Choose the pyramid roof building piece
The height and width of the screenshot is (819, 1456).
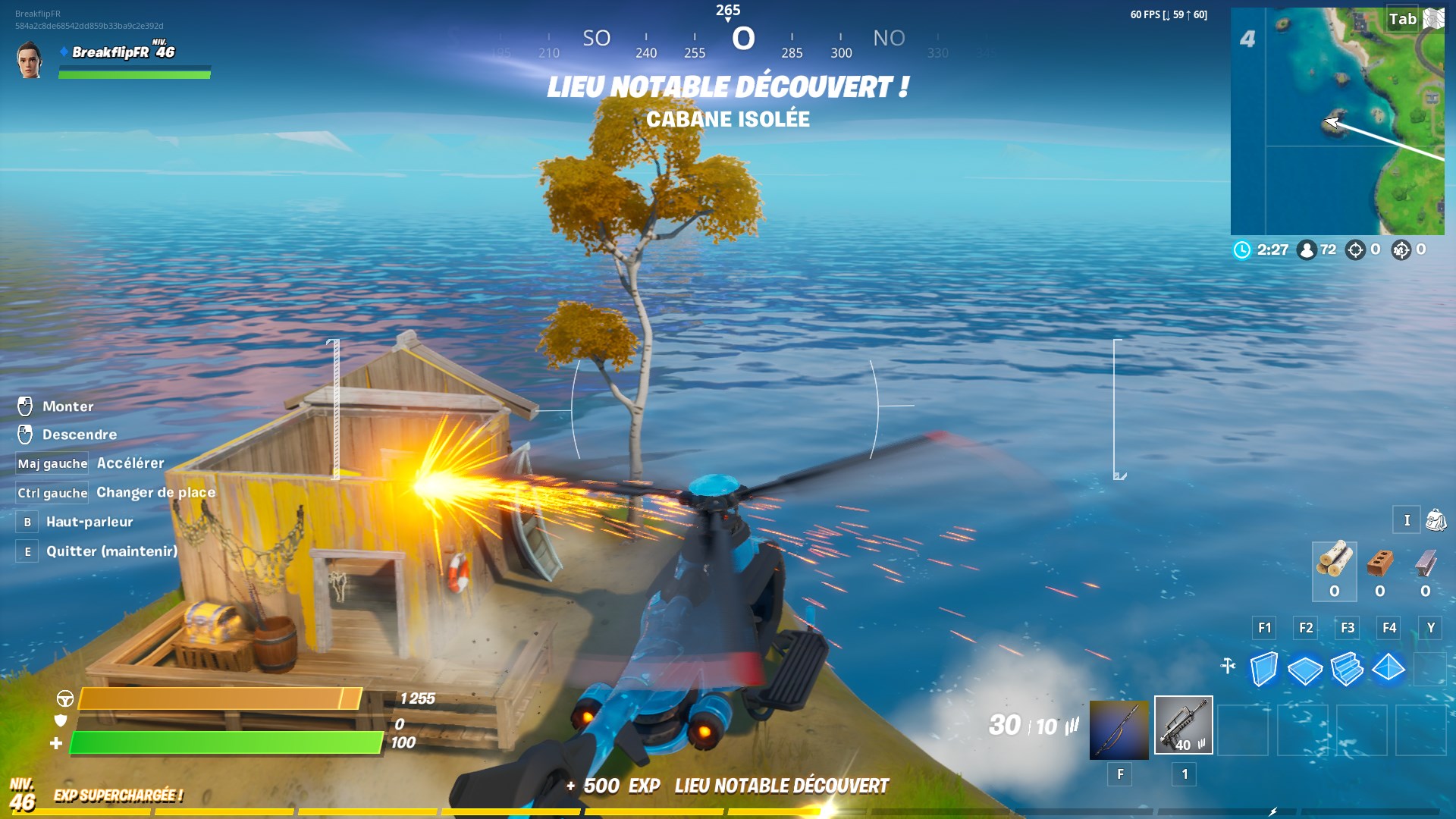click(1389, 669)
